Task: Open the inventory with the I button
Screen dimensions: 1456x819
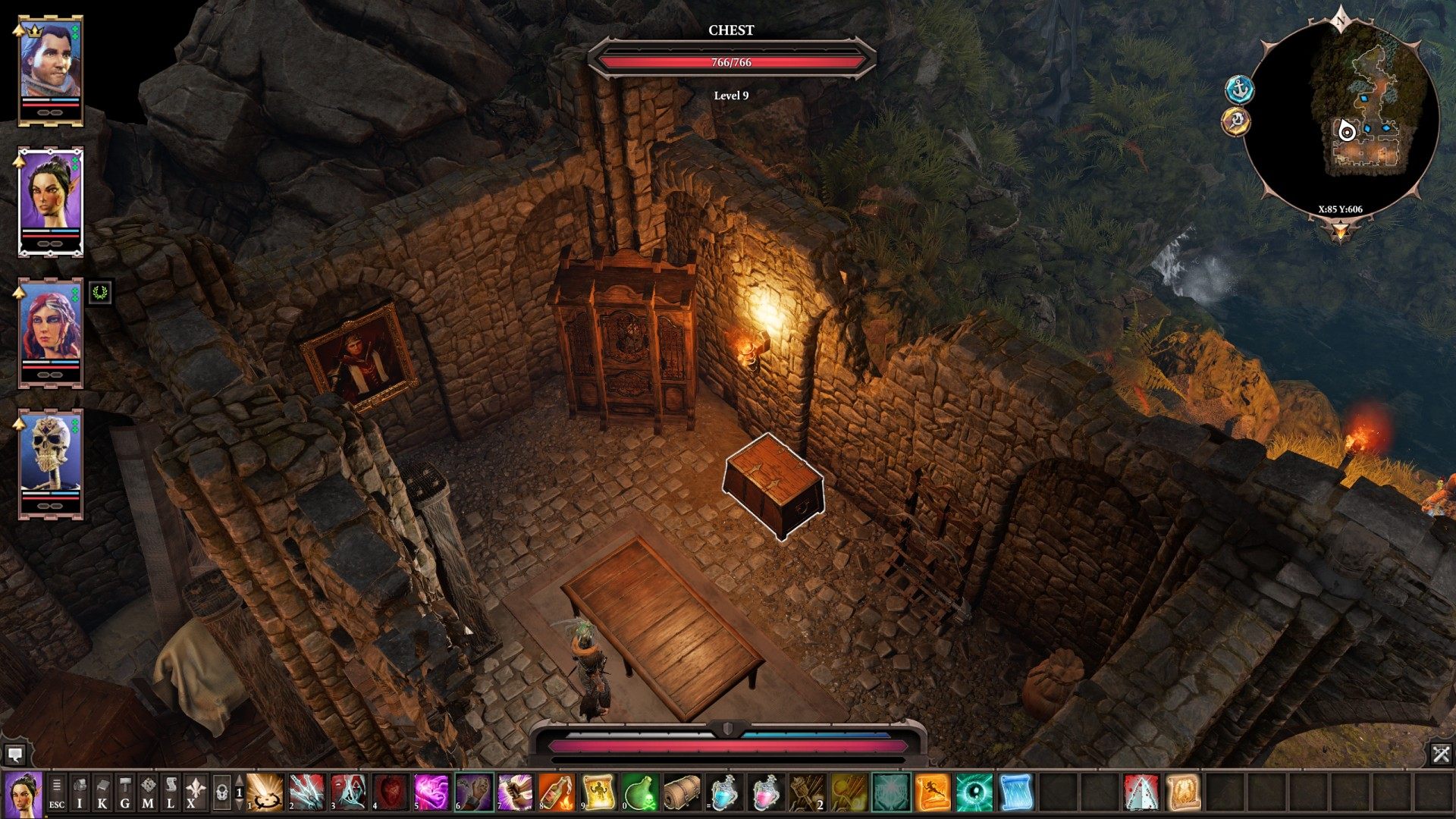Action: point(80,793)
